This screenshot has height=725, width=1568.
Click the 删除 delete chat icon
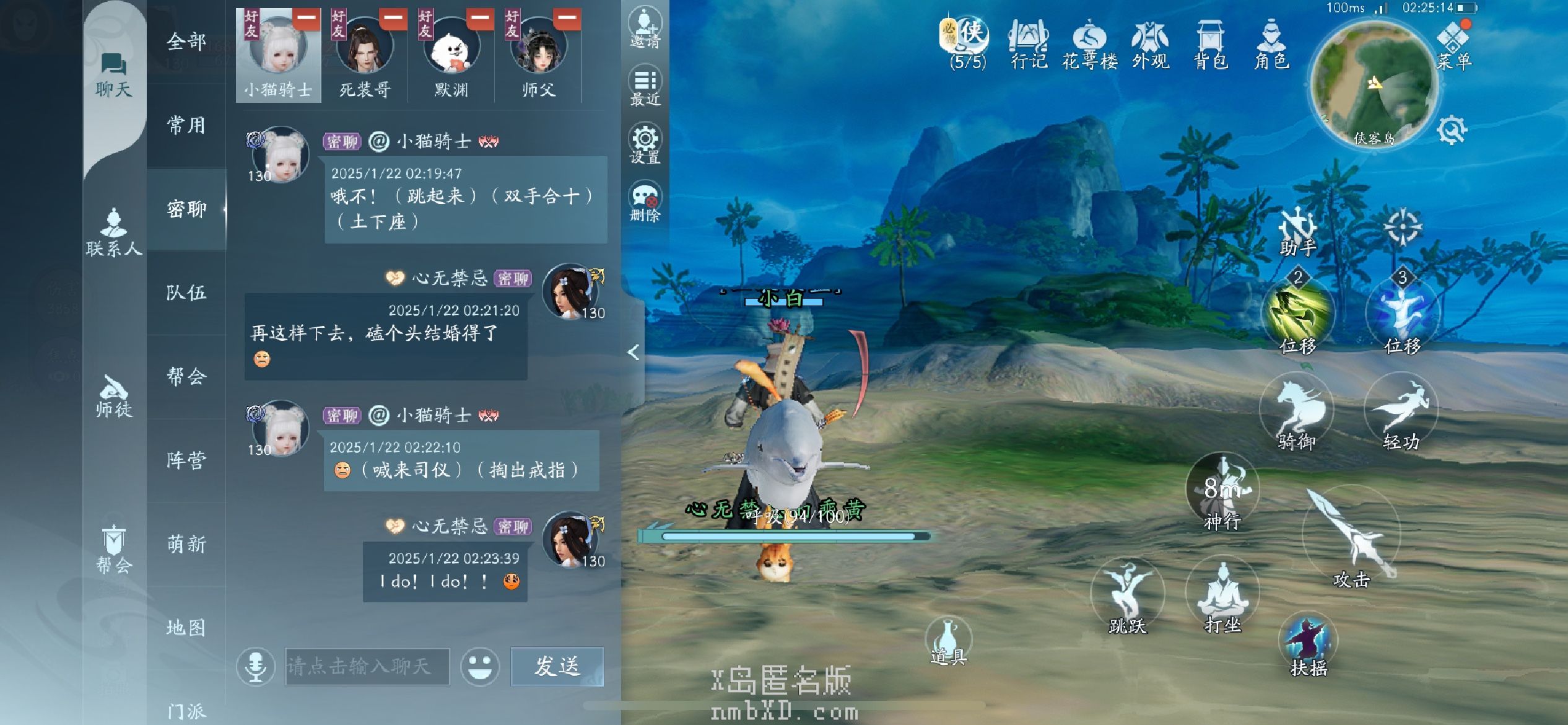click(645, 201)
